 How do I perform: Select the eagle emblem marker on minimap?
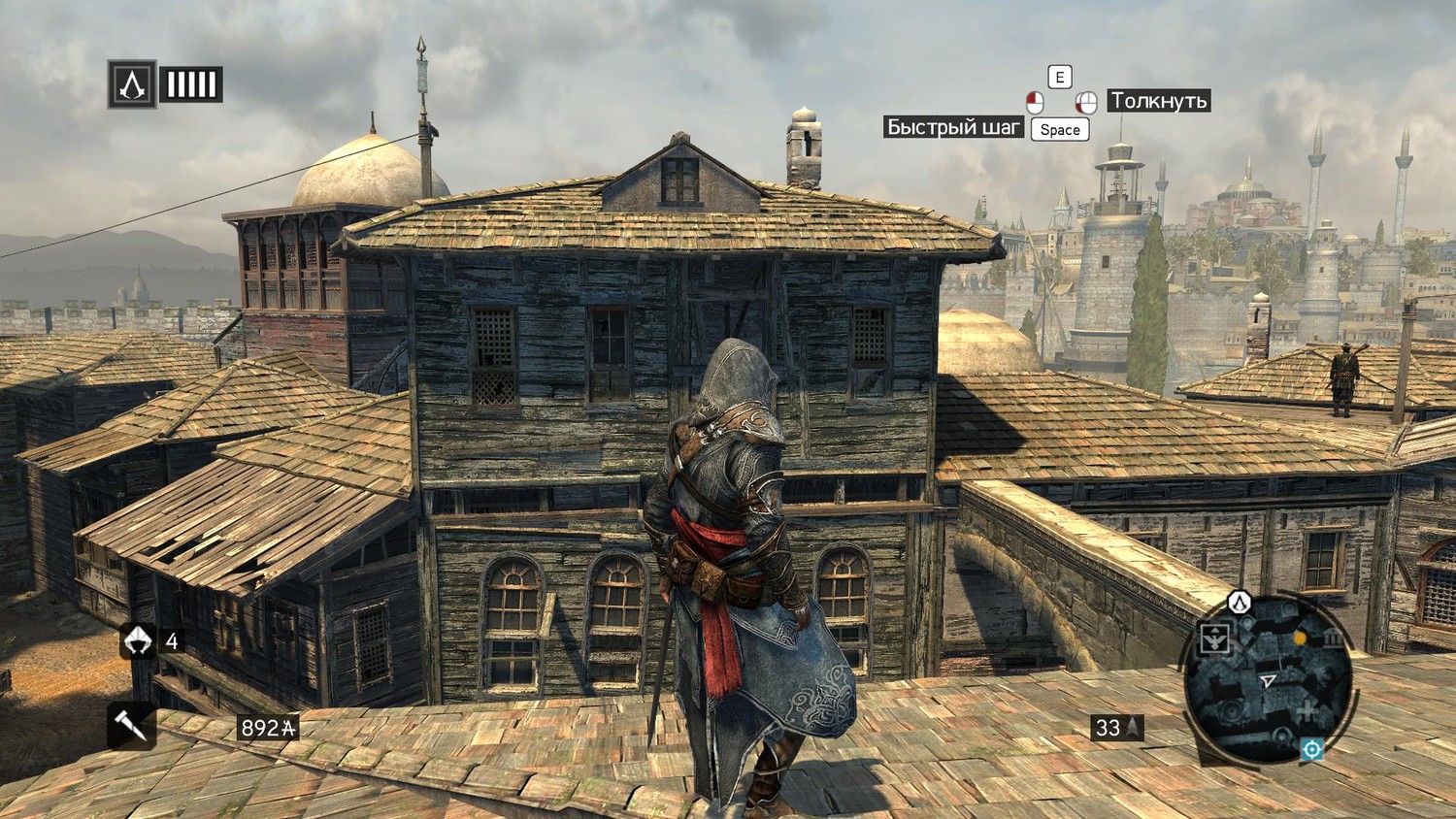click(x=1215, y=638)
